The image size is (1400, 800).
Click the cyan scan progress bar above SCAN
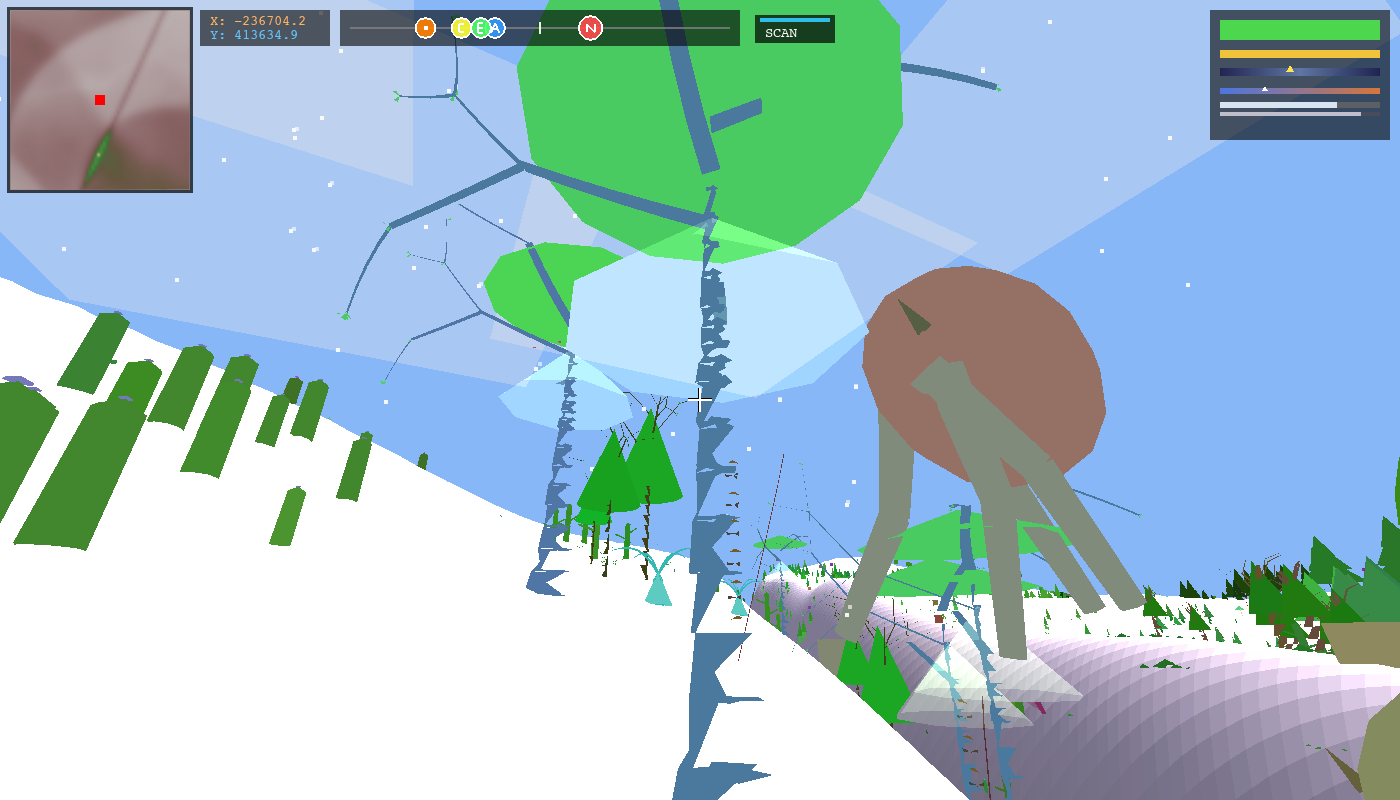click(x=795, y=18)
